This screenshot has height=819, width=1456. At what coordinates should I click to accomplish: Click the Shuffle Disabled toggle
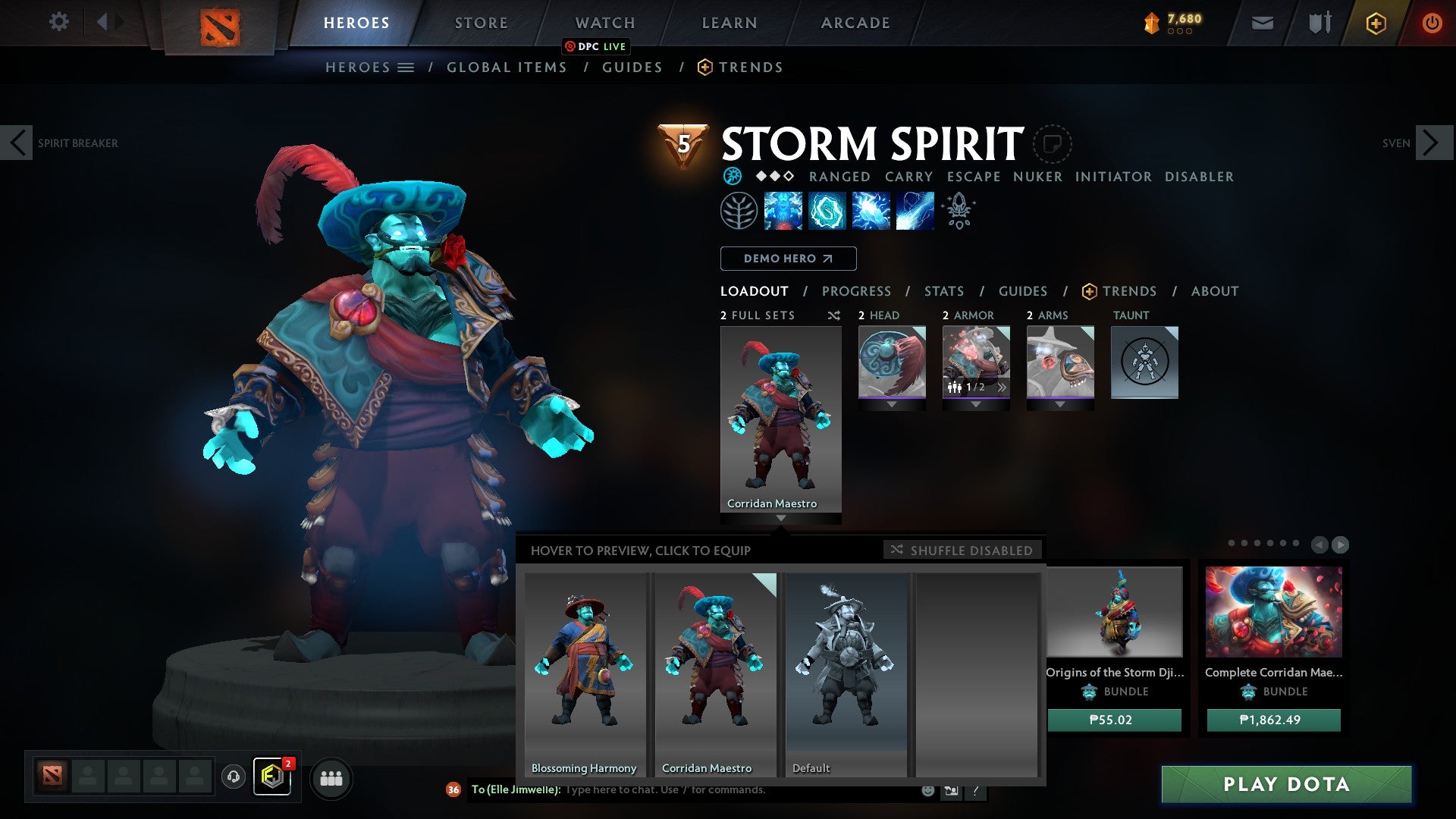(962, 551)
